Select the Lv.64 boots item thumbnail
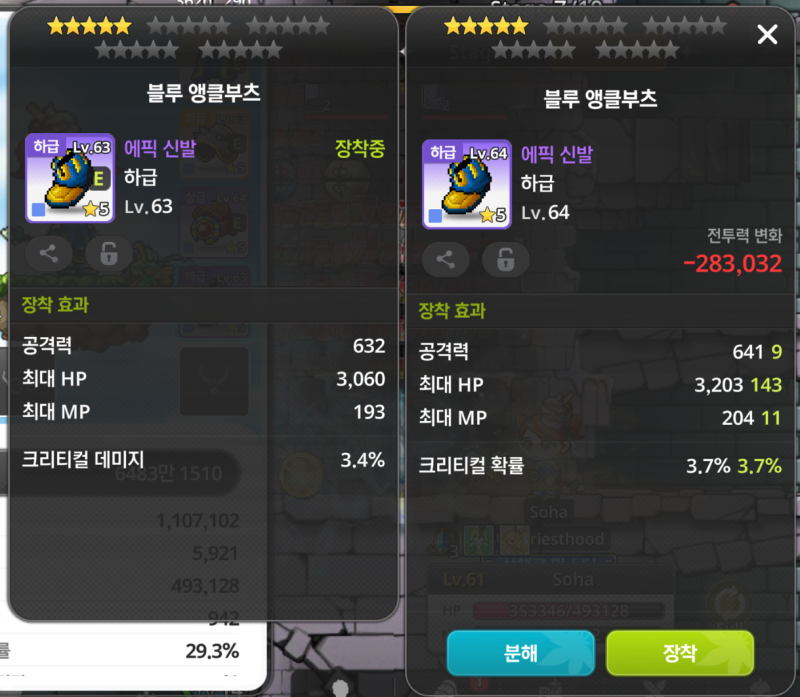This screenshot has width=800, height=697. pos(466,184)
